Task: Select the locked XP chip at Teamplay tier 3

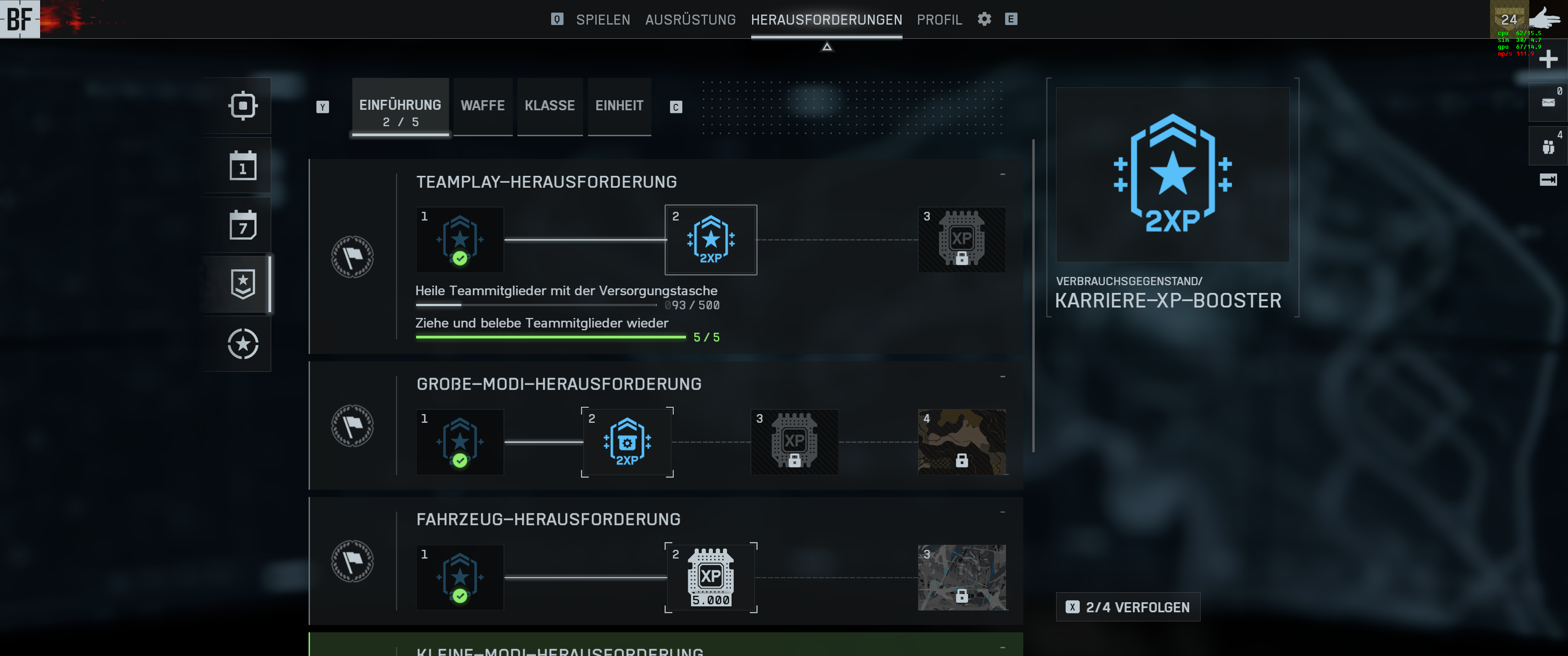Action: pos(962,240)
